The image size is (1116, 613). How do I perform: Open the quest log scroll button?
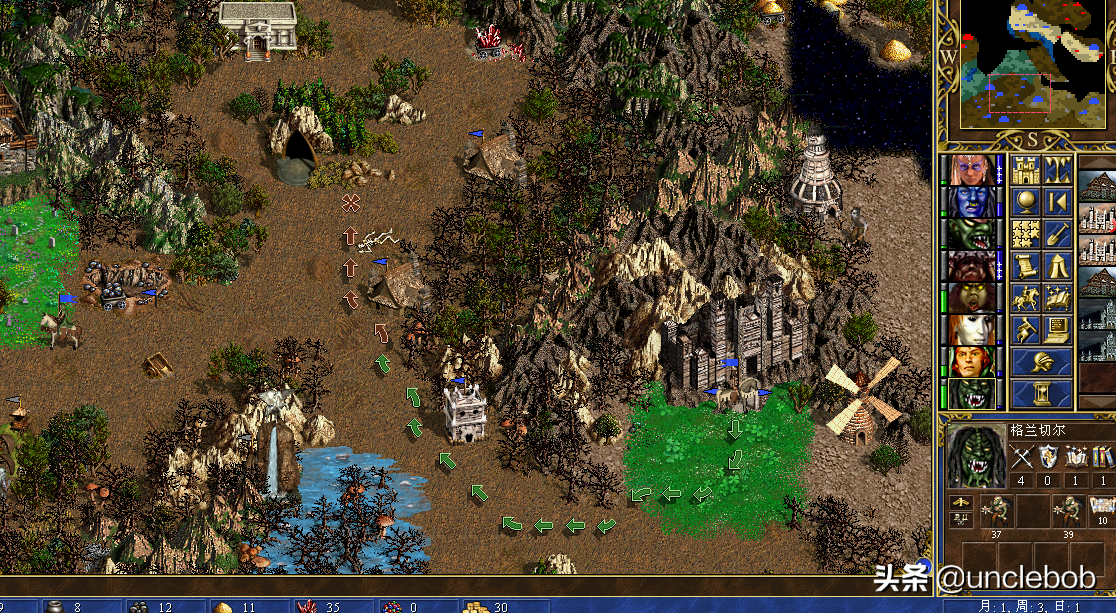point(1025,266)
